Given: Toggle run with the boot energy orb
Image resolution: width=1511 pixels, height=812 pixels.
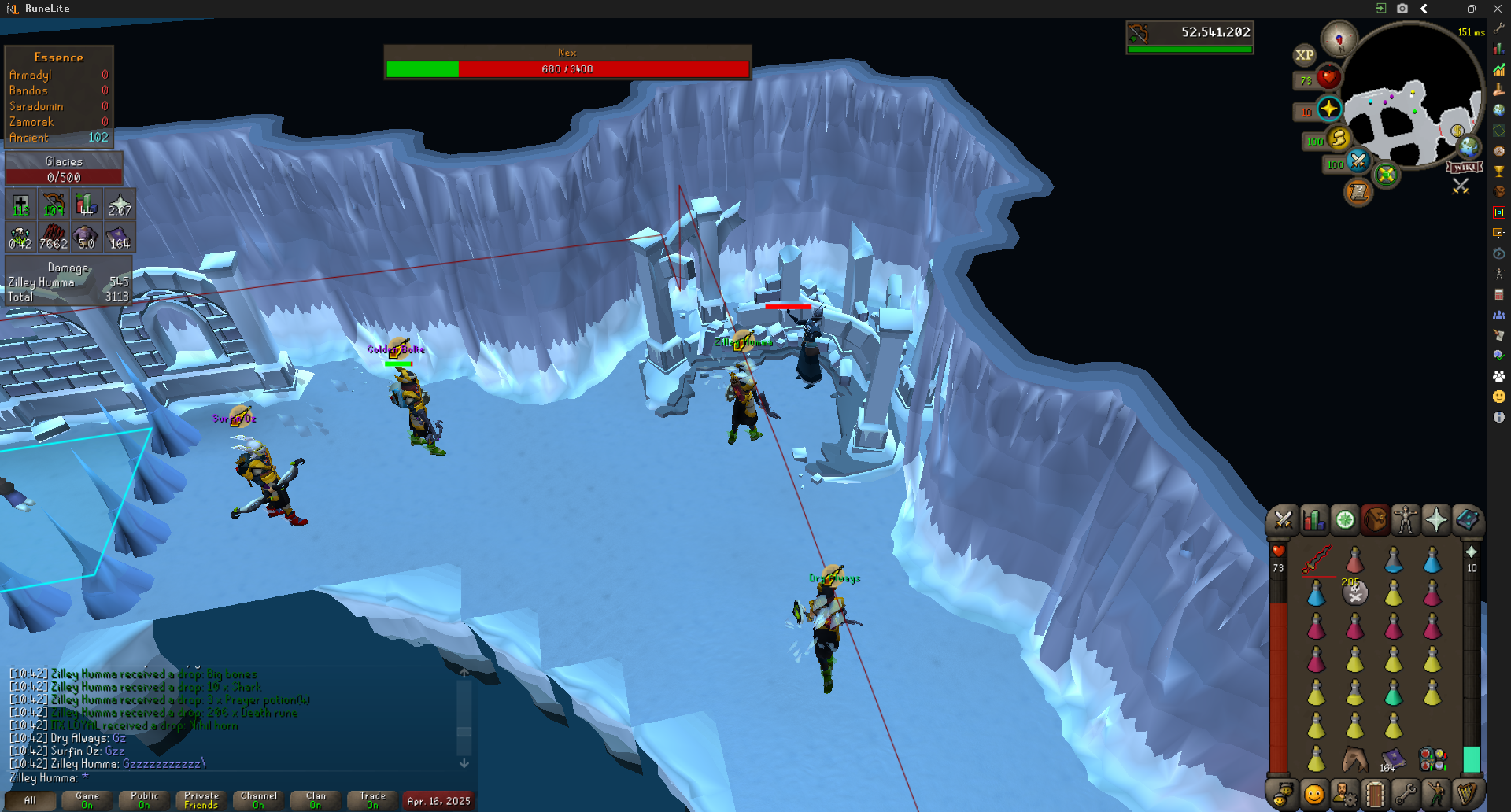Looking at the screenshot, I should 1339,138.
